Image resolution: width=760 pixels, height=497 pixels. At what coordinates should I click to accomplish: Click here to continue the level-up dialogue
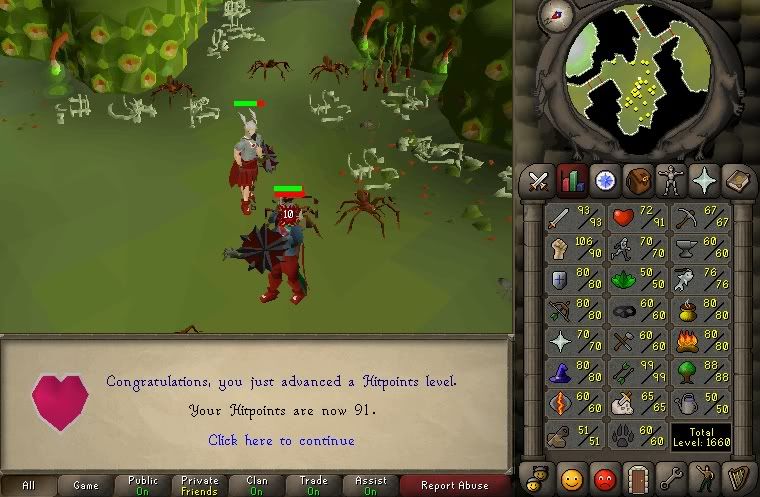point(281,440)
